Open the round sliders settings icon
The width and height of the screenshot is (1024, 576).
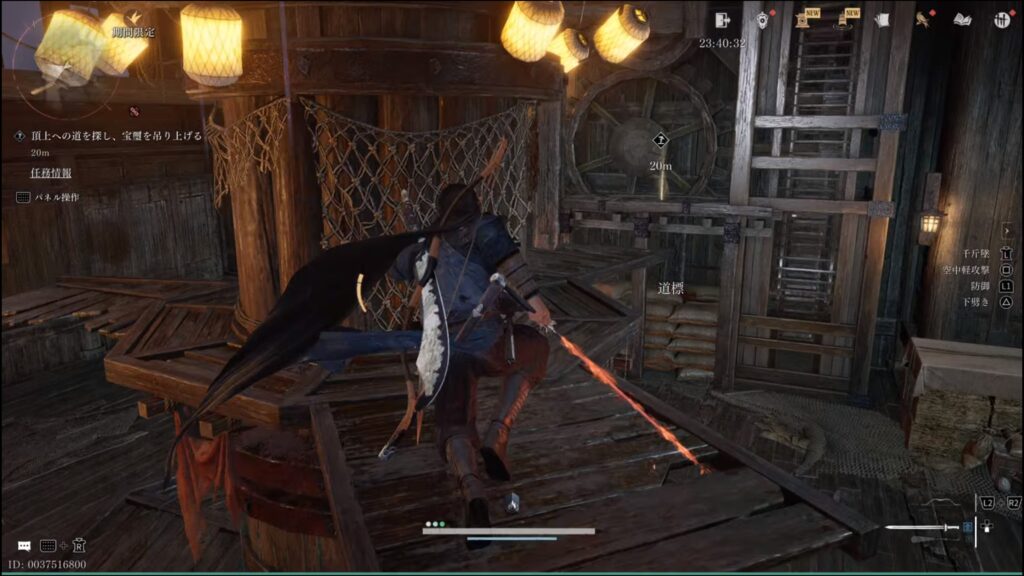tap(1001, 20)
